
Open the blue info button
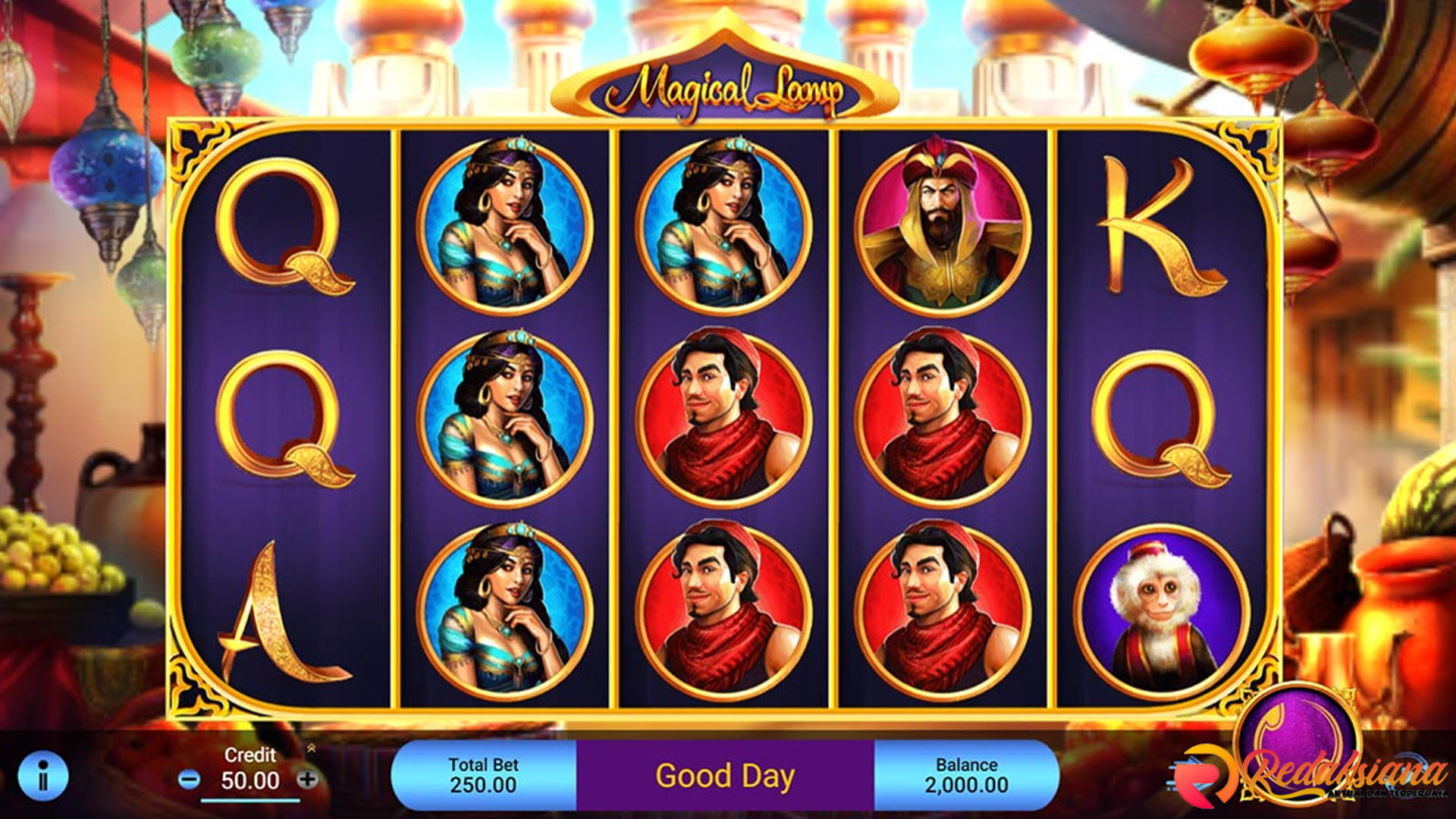[43, 776]
